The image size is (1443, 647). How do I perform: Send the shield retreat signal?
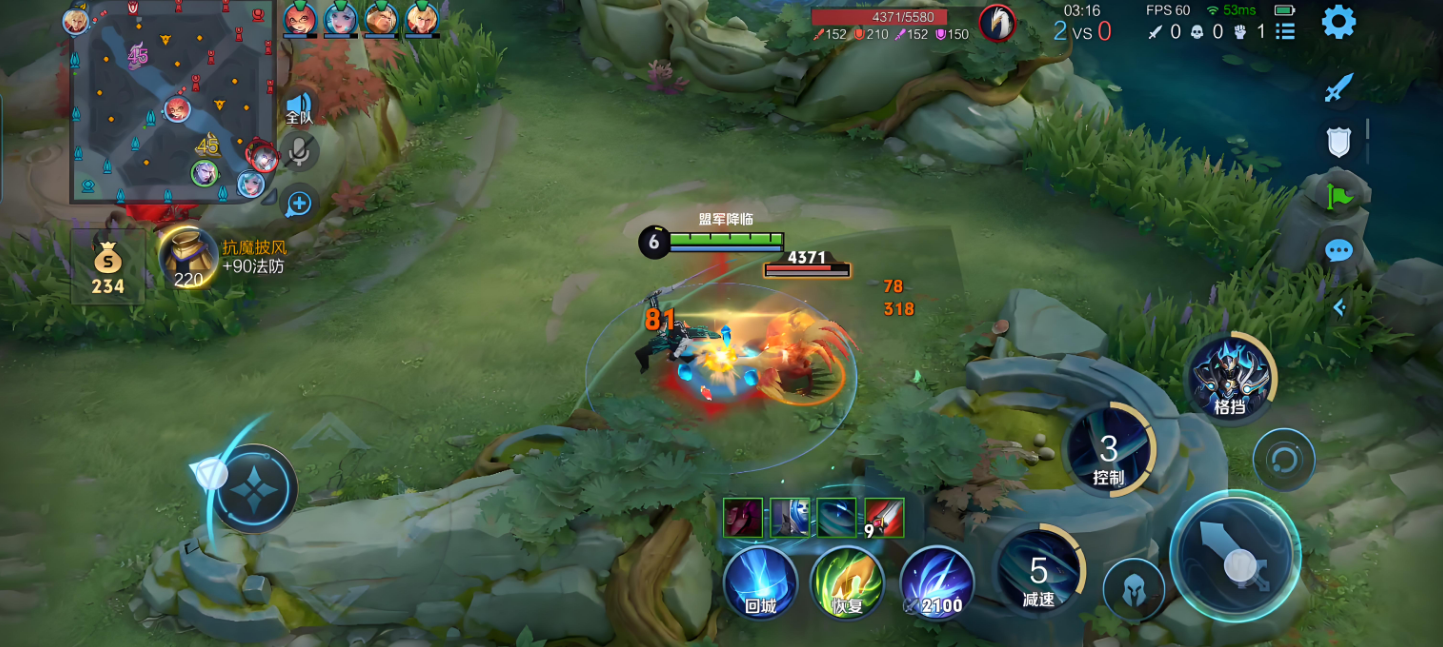[x=1338, y=142]
